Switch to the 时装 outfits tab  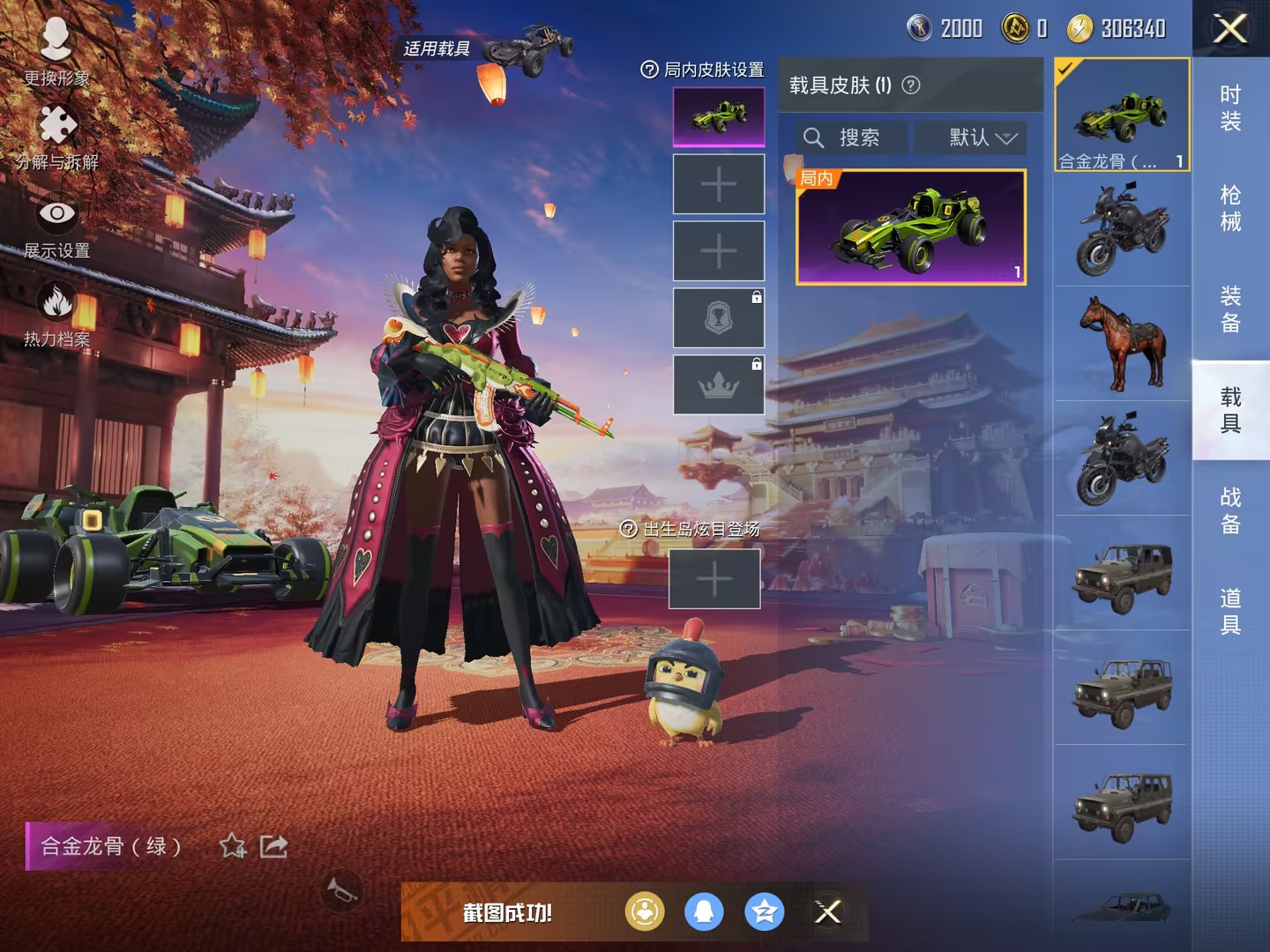point(1230,108)
